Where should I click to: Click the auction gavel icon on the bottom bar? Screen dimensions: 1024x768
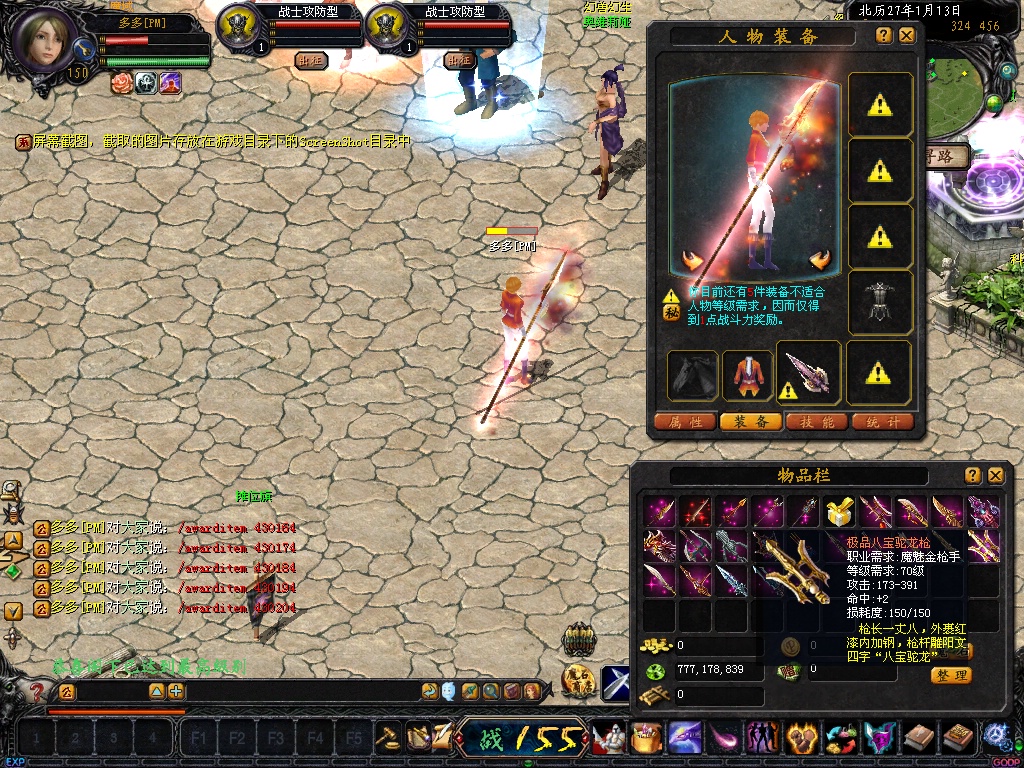coord(387,738)
